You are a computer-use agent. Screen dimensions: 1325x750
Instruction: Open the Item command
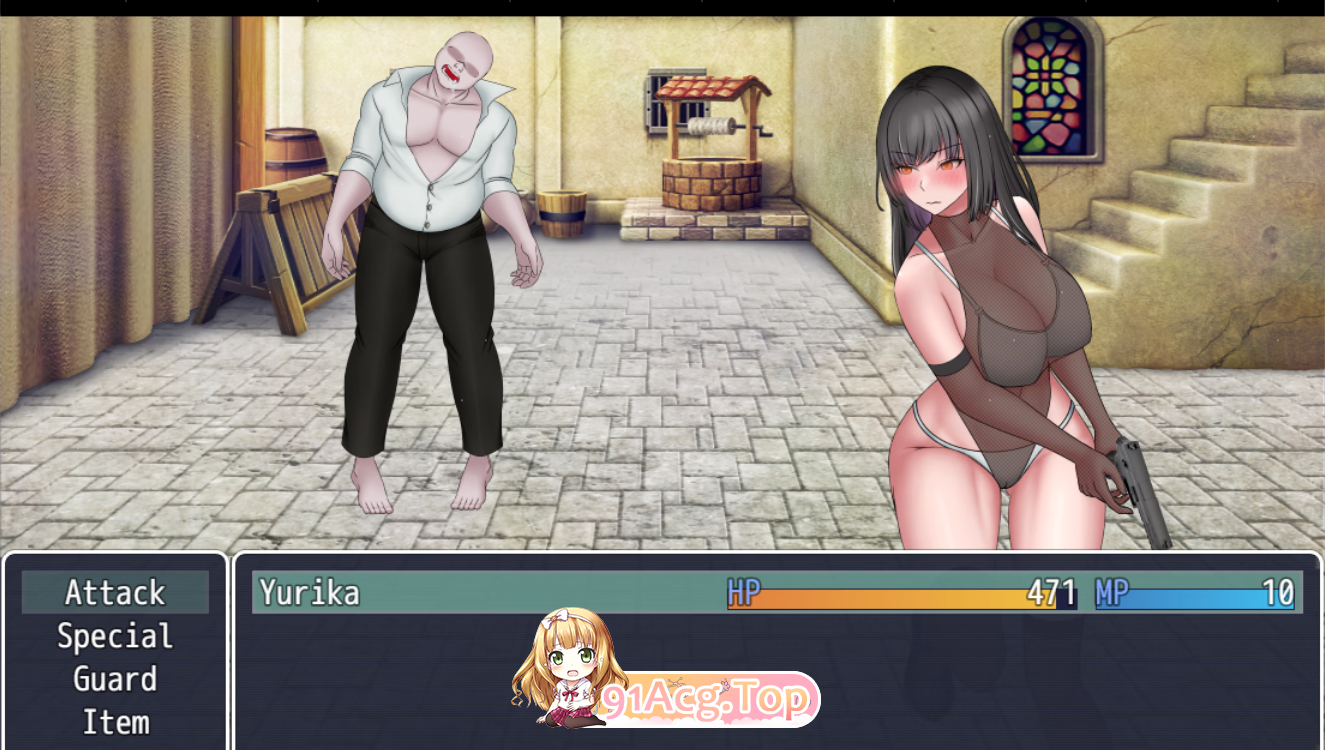[115, 722]
